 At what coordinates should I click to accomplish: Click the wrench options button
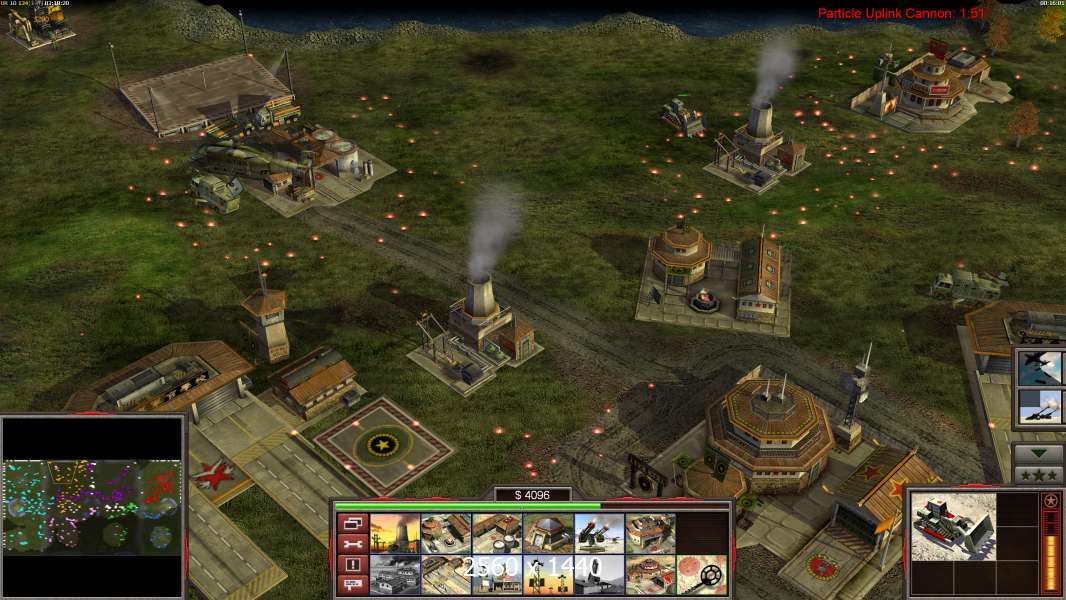(x=353, y=543)
